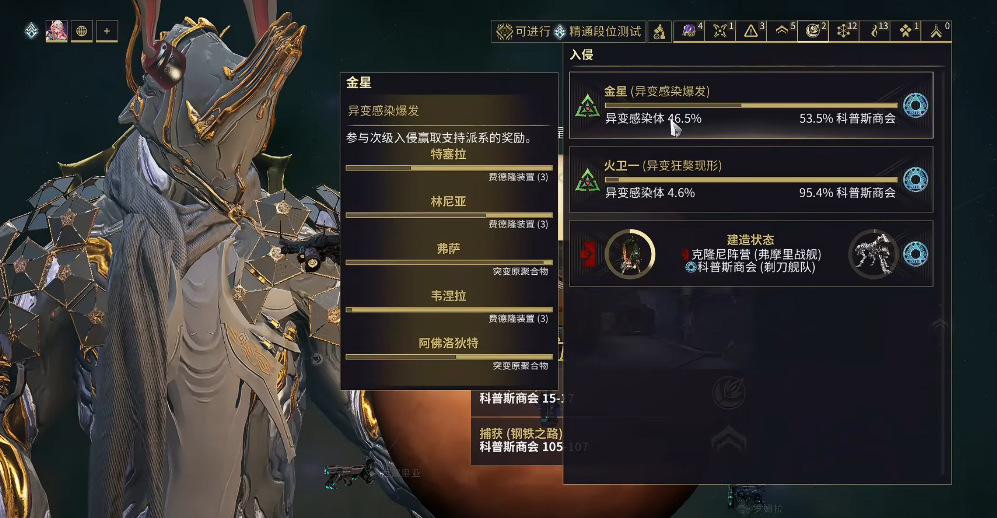Open the 精通段位测试 mastery rank test
Viewport: 997px width, 518px height.
(x=598, y=31)
